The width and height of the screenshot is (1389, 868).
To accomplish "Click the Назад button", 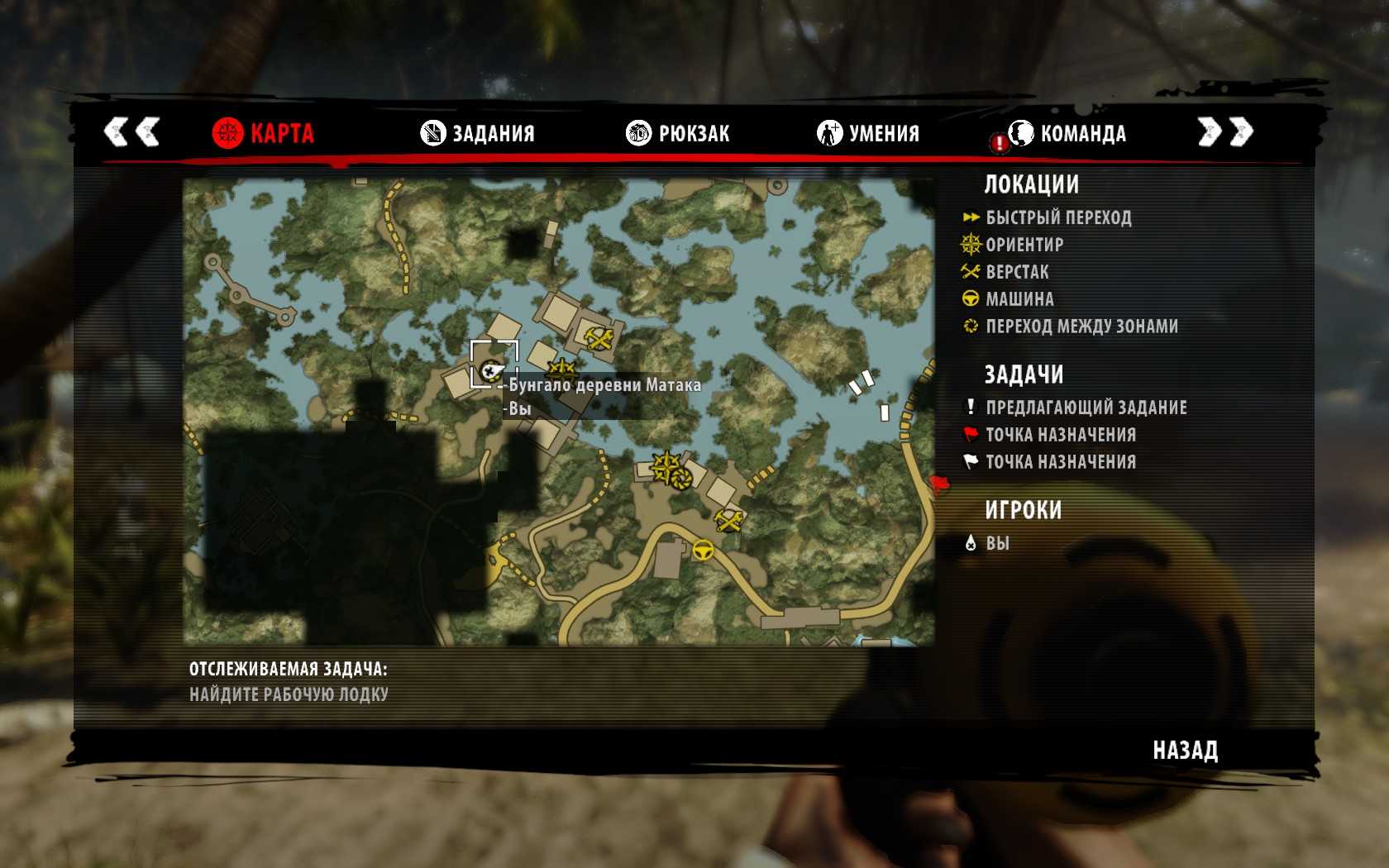I will point(1185,751).
